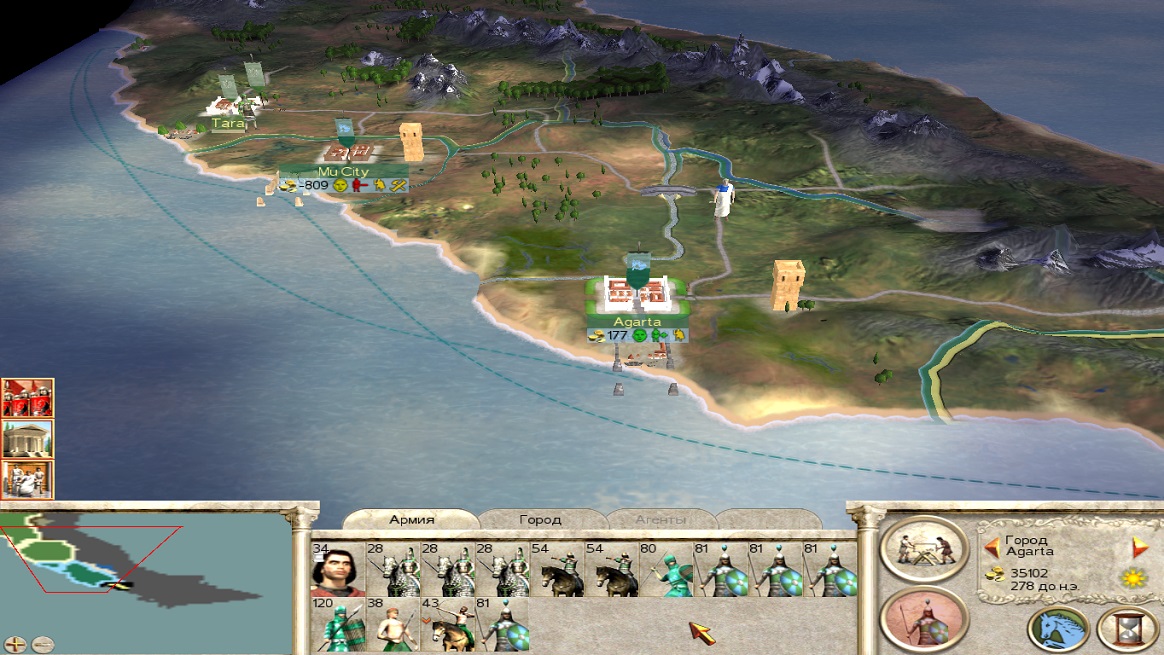Switch to the Армия tab
Viewport: 1164px width, 655px height.
tap(411, 520)
